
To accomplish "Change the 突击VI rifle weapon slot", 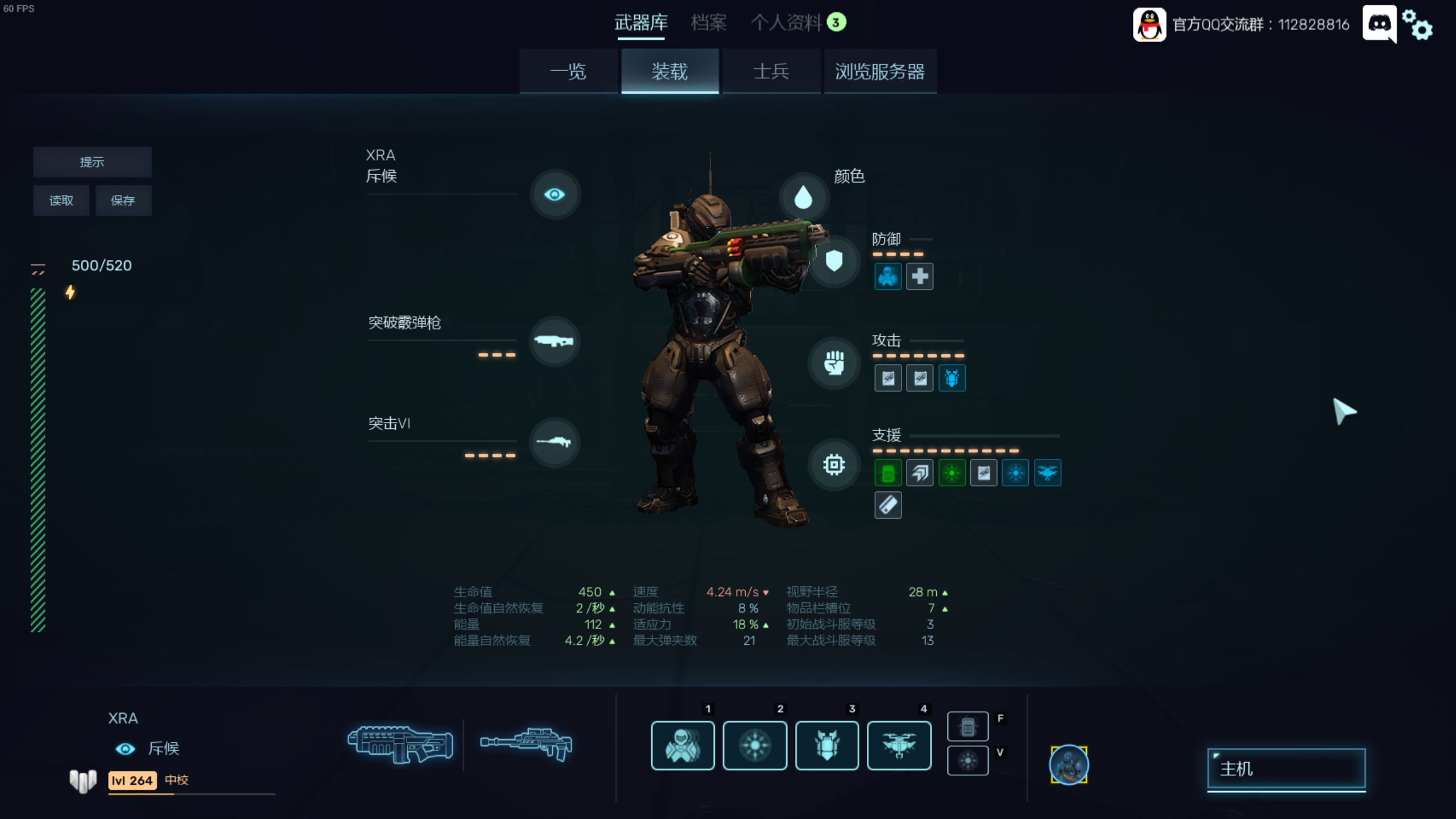I will [554, 442].
